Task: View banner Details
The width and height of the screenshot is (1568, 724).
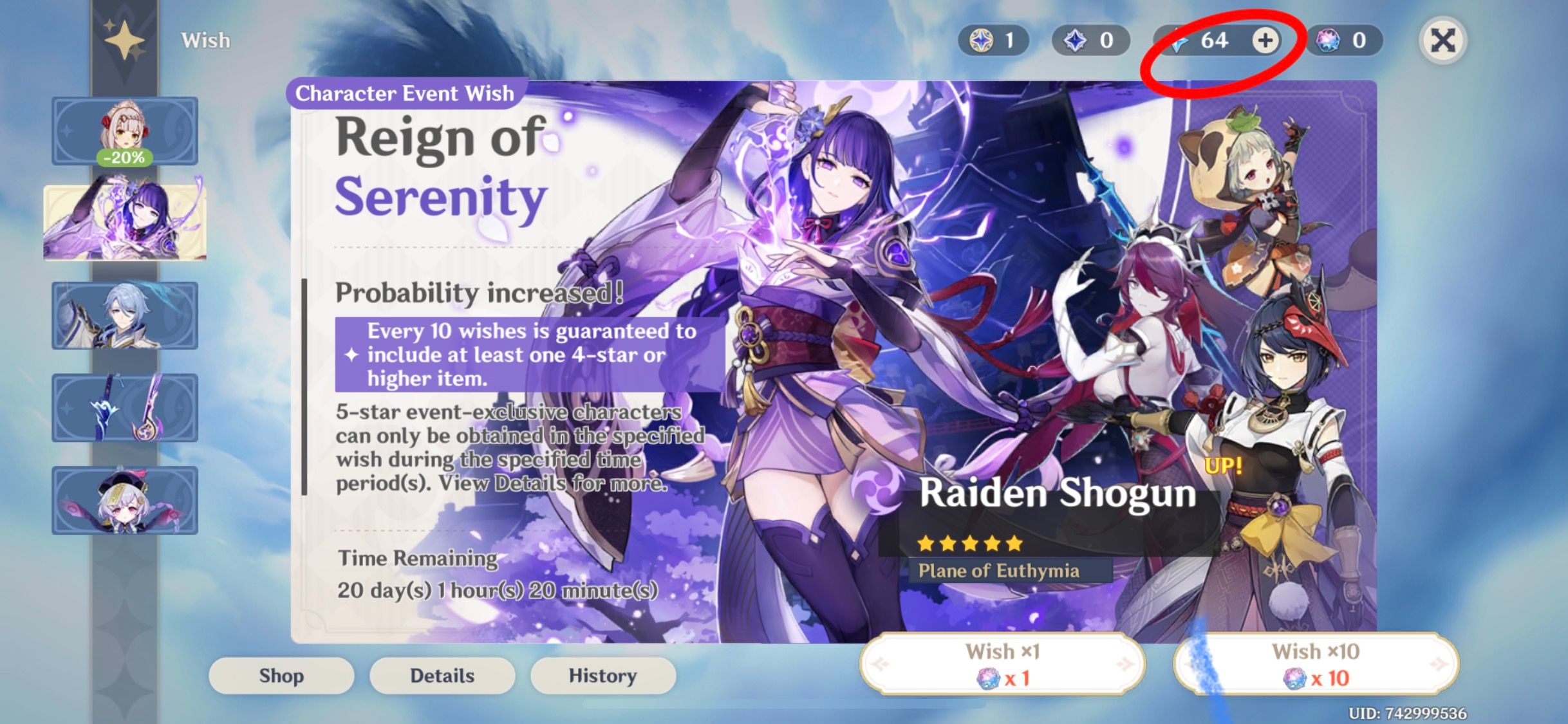Action: [x=442, y=676]
